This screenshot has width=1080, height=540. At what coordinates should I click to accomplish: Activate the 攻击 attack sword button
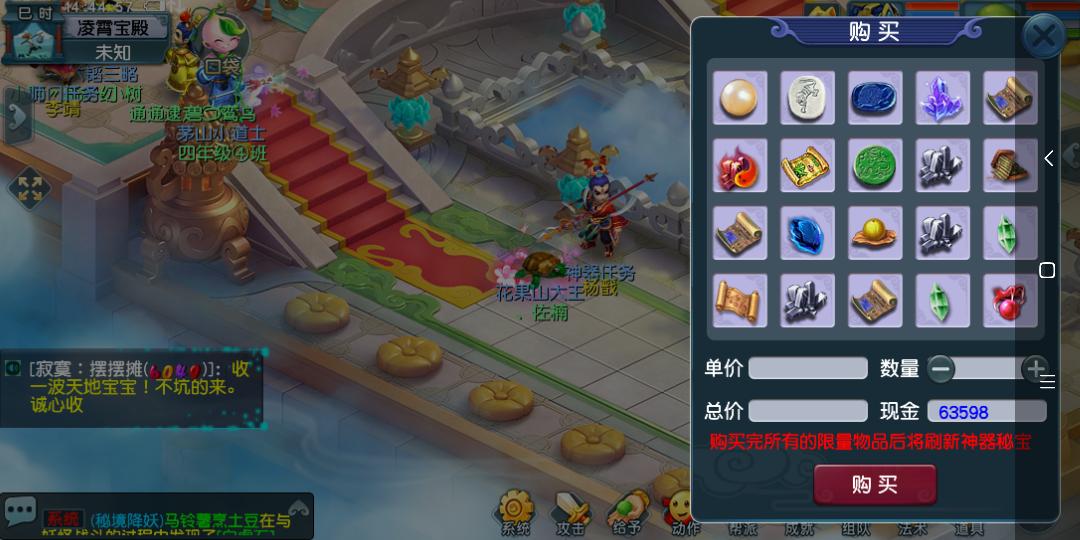tap(571, 512)
